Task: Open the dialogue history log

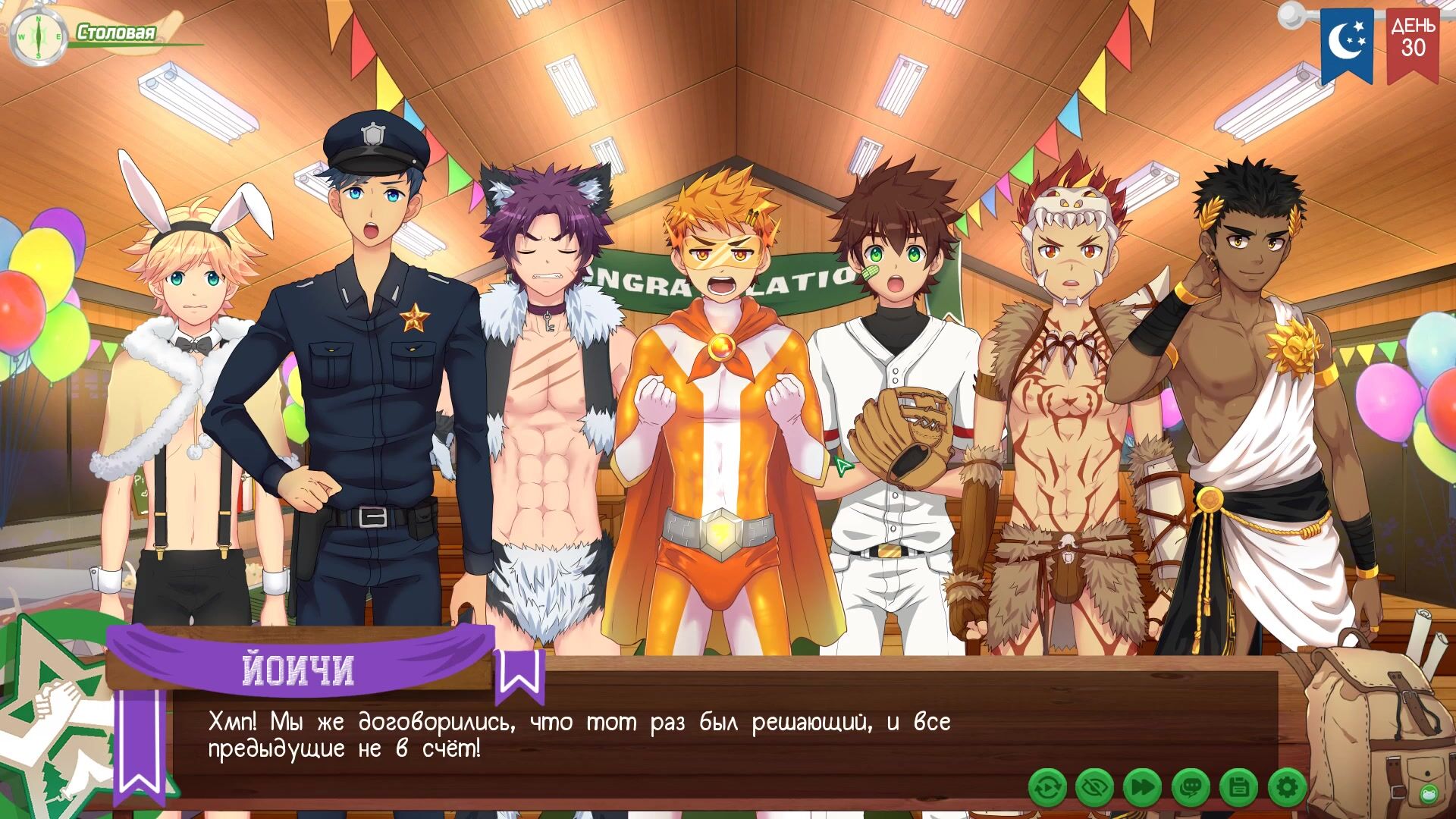Action: (x=1191, y=788)
